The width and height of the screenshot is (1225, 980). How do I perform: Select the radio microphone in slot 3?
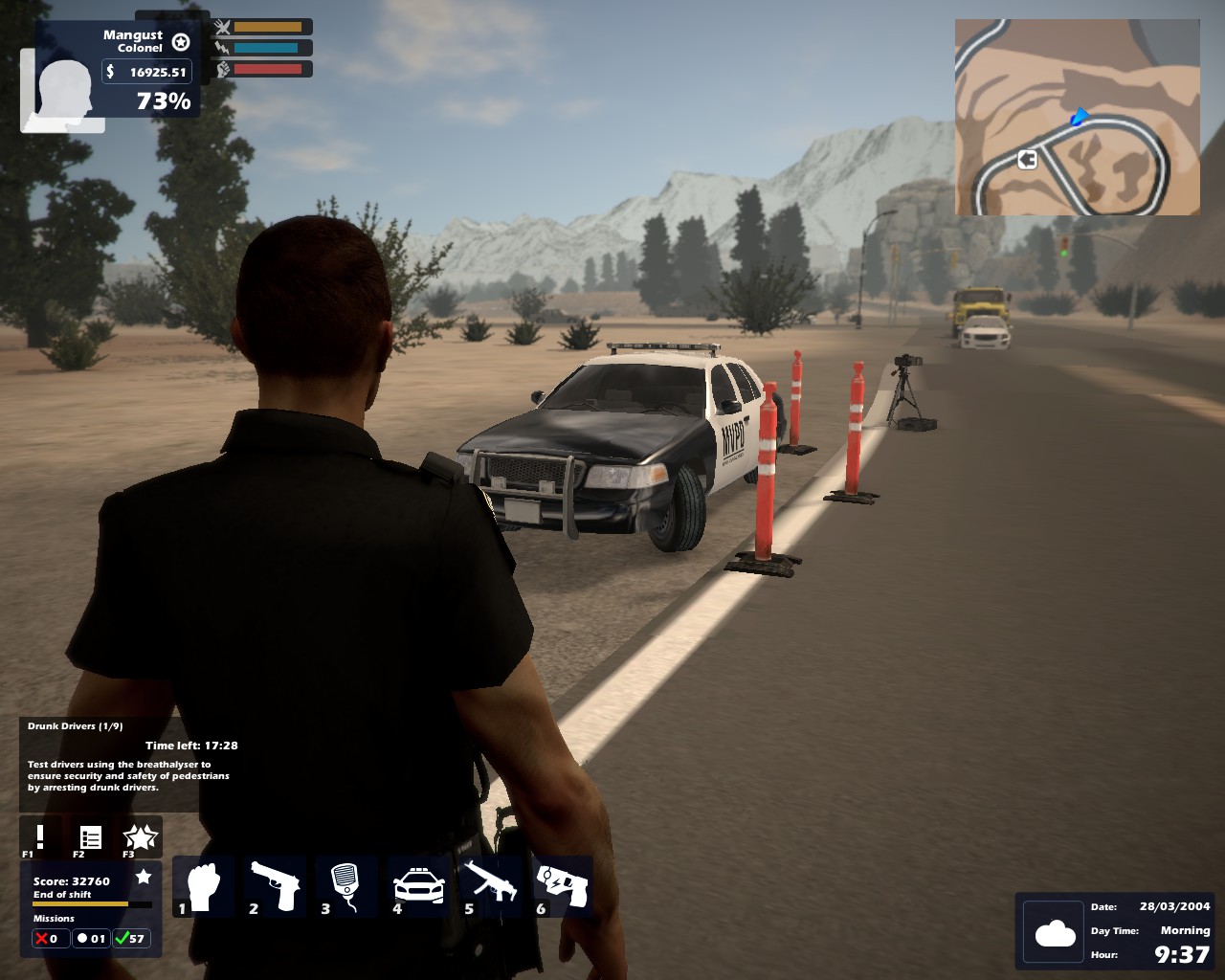(345, 885)
